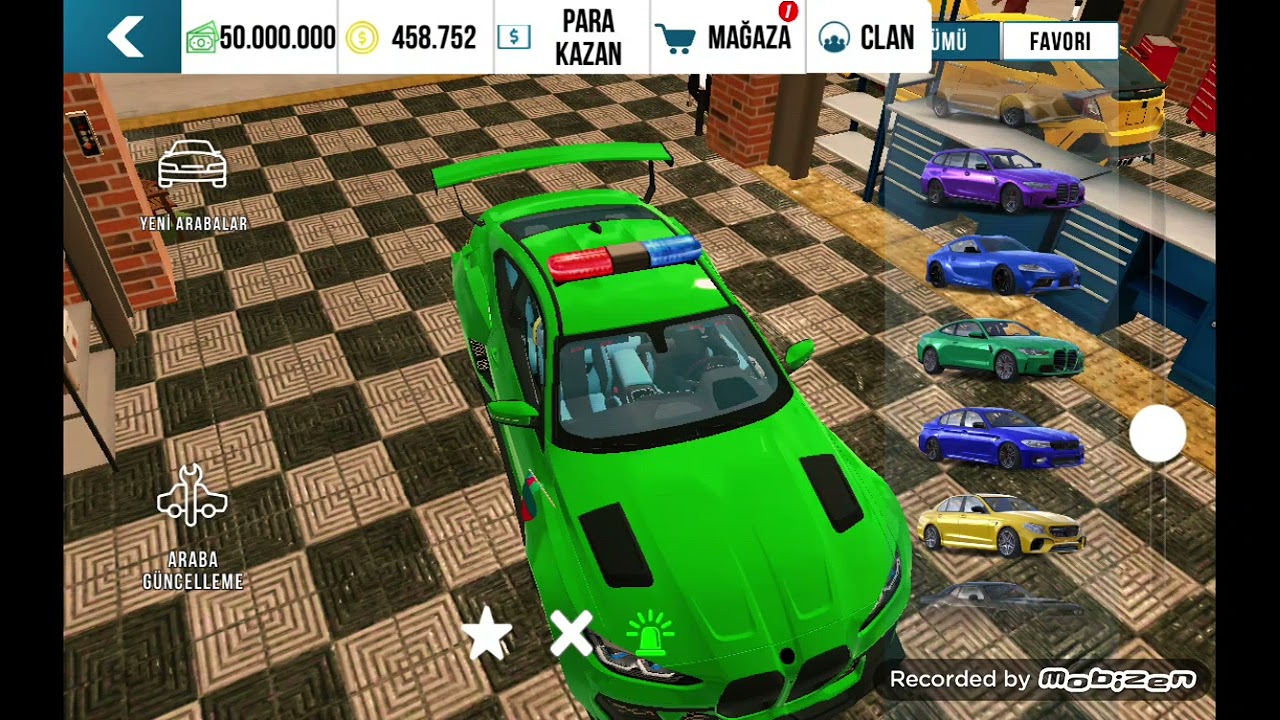The image size is (1280, 720).
Task: Click the green cash balance display
Action: tap(262, 38)
